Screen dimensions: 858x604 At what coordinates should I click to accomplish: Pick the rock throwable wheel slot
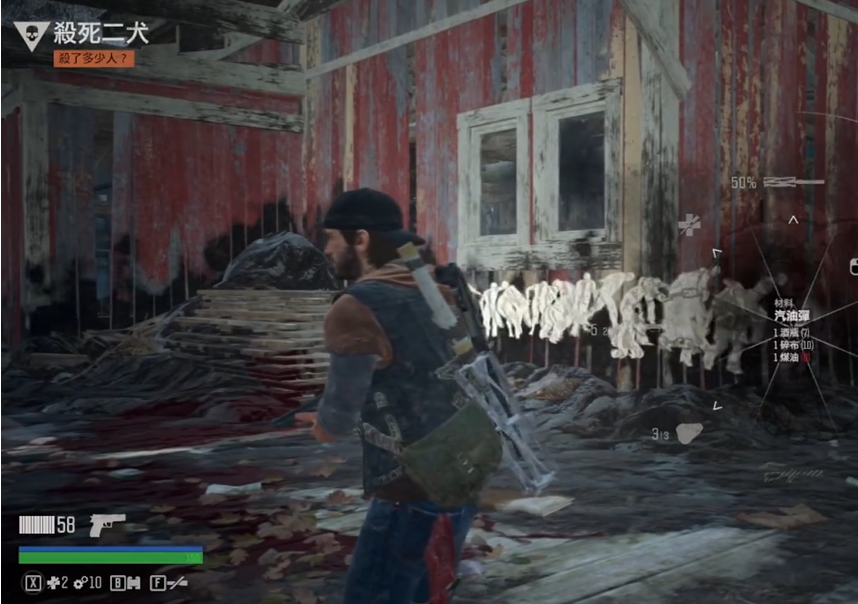(x=689, y=432)
